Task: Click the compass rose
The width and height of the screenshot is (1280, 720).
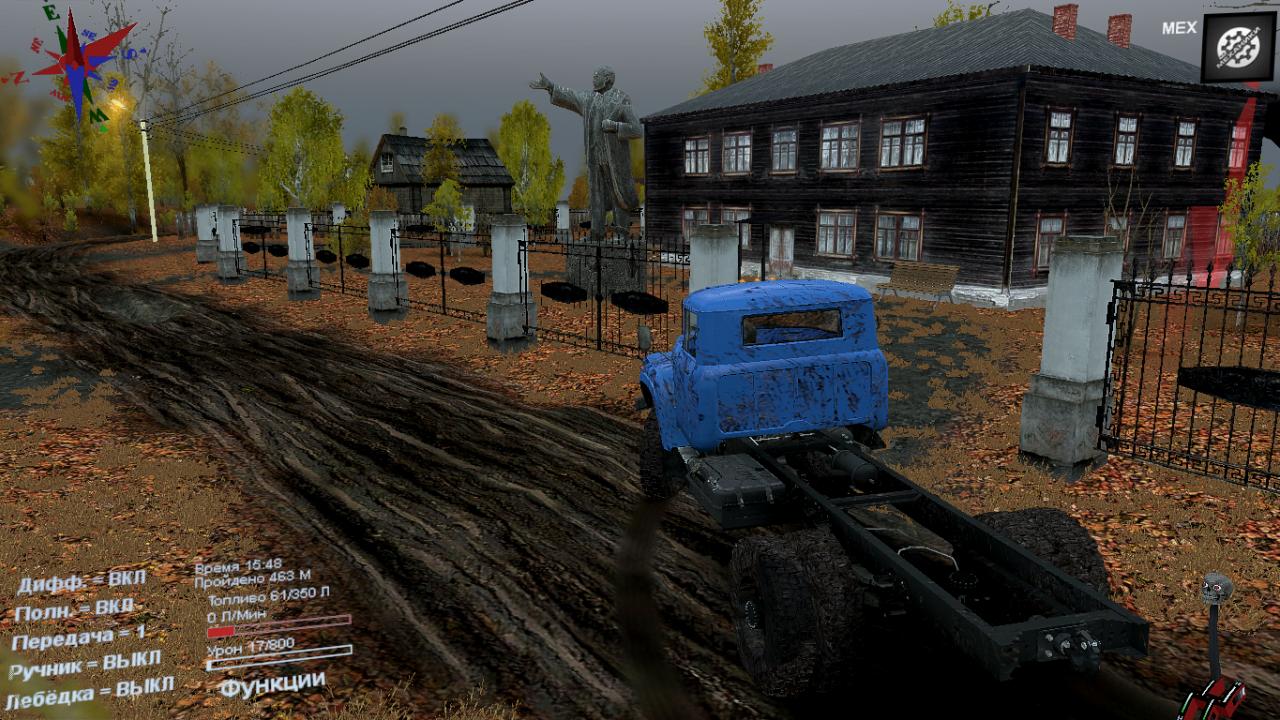Action: click(78, 62)
